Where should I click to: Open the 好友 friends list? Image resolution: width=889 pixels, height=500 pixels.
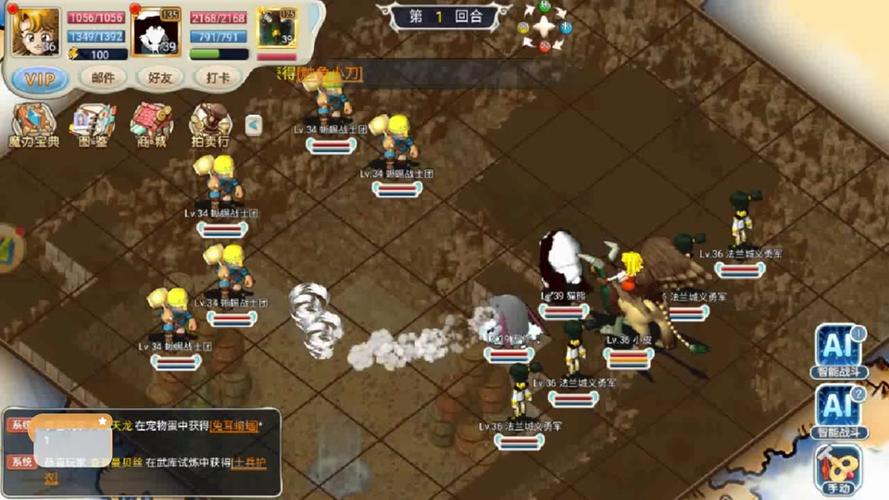tap(160, 78)
